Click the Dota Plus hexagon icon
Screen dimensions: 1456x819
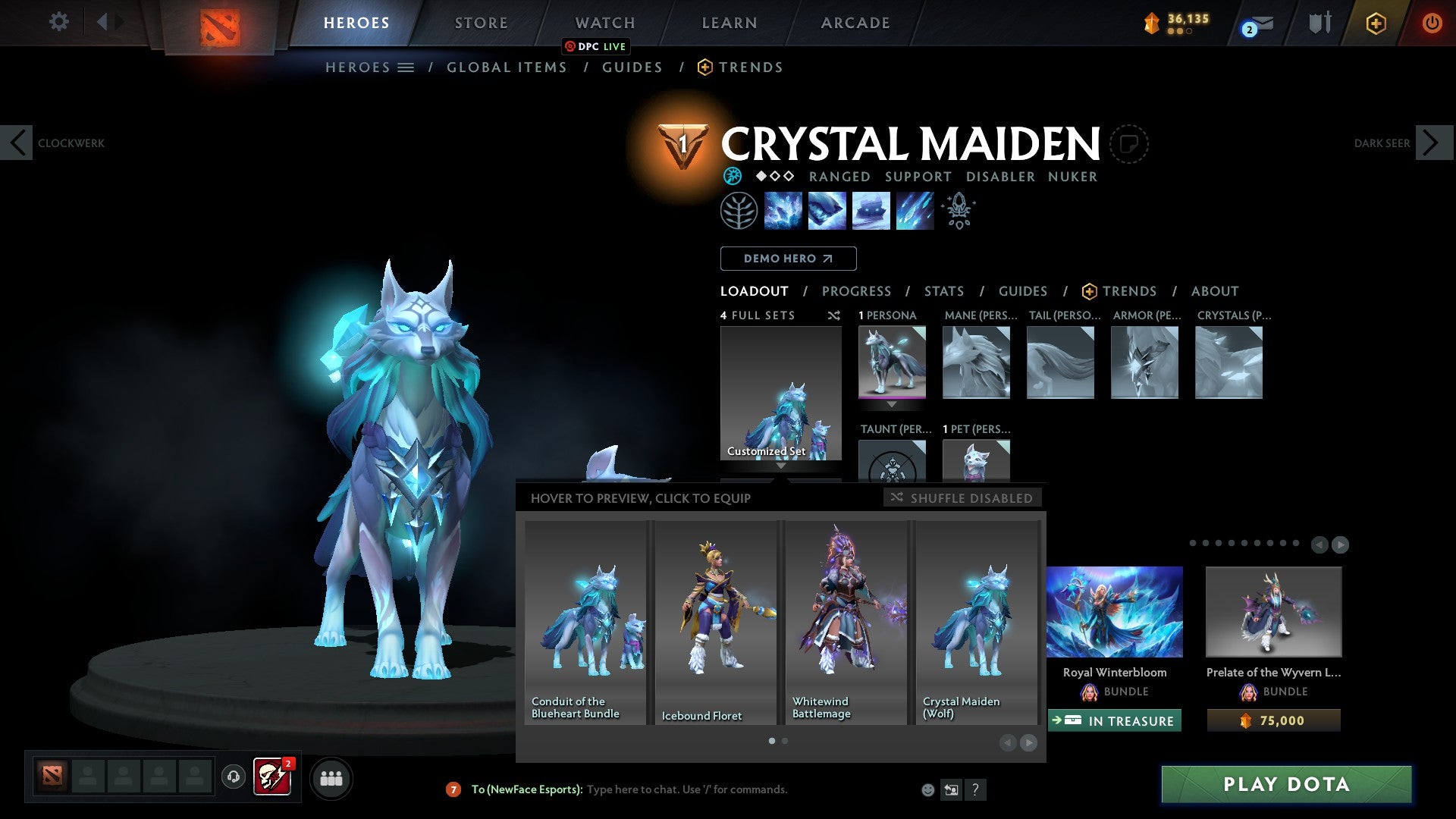coord(1375,23)
